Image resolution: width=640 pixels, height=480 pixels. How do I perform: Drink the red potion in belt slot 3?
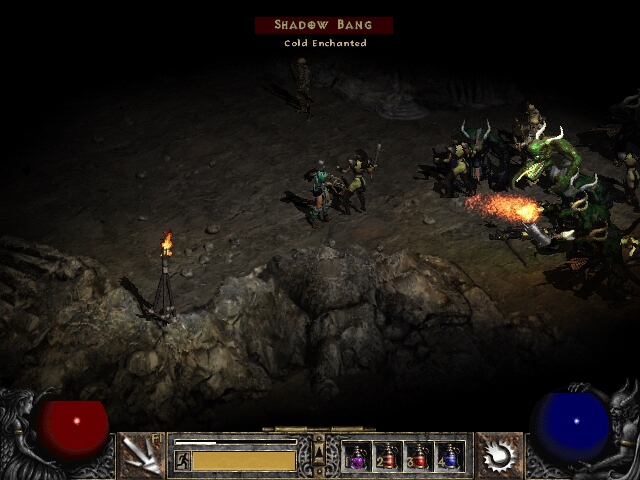pos(419,457)
